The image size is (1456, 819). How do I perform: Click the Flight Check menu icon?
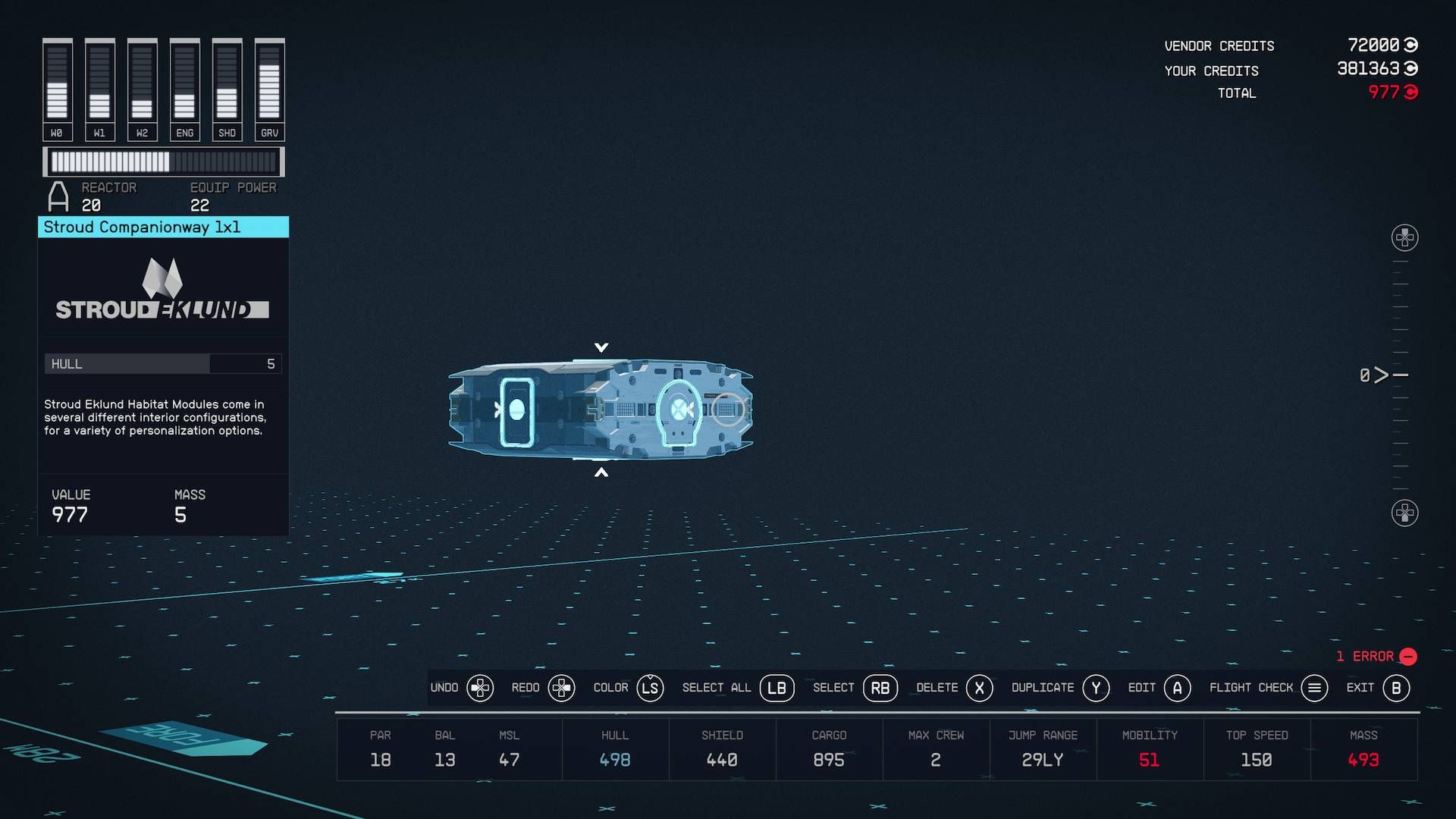1313,688
